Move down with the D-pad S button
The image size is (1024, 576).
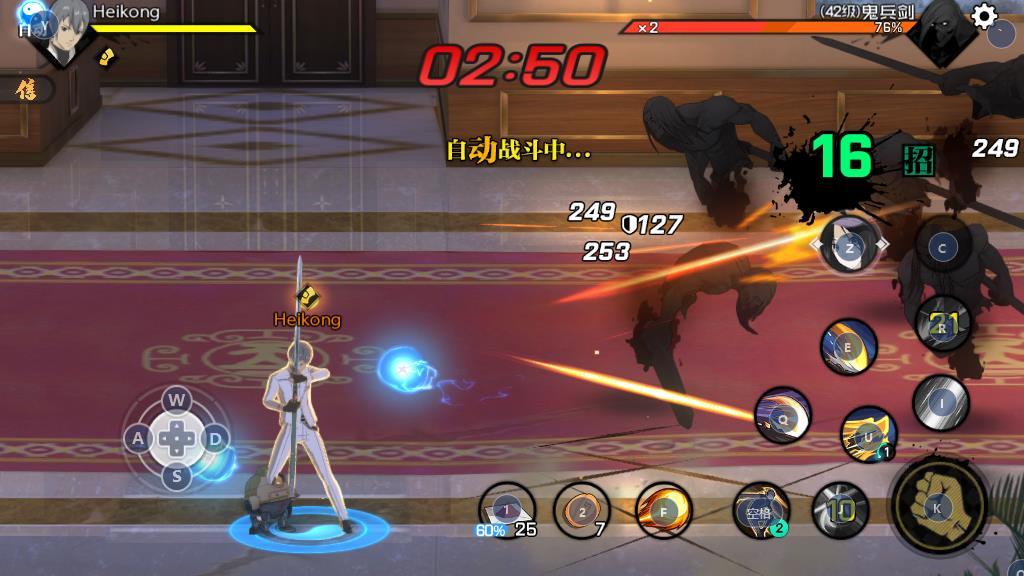click(x=177, y=475)
